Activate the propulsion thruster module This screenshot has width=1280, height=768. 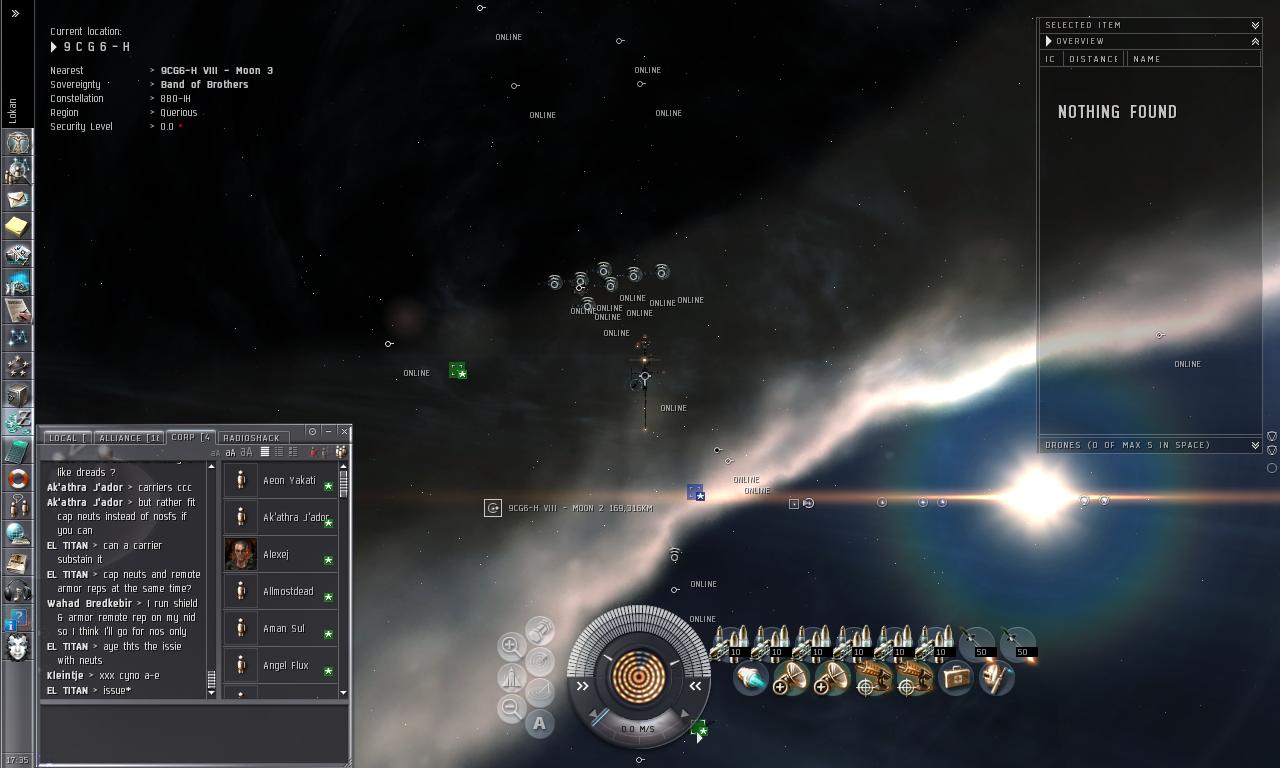click(750, 679)
